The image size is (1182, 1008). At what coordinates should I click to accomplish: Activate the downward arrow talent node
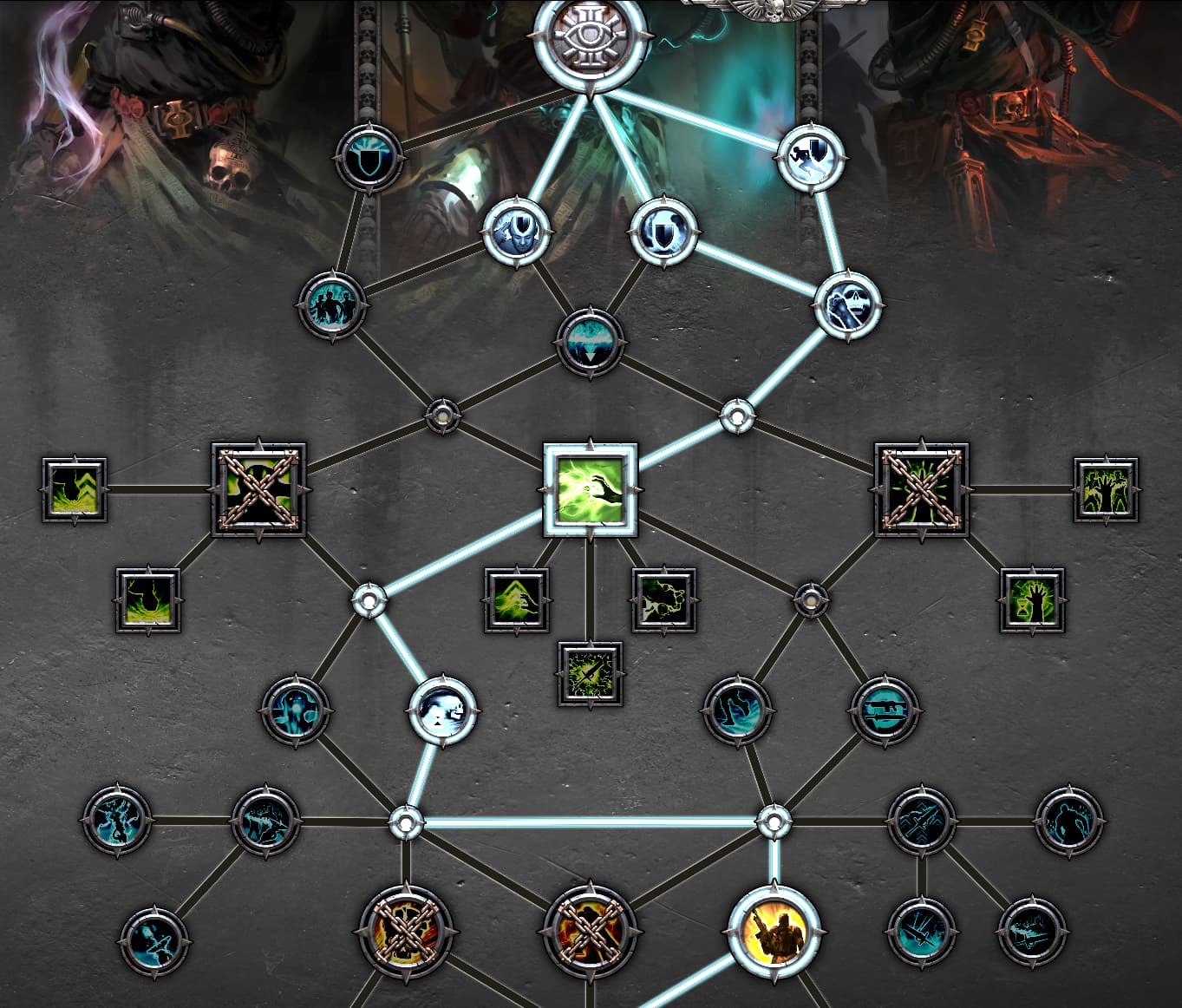coord(590,341)
